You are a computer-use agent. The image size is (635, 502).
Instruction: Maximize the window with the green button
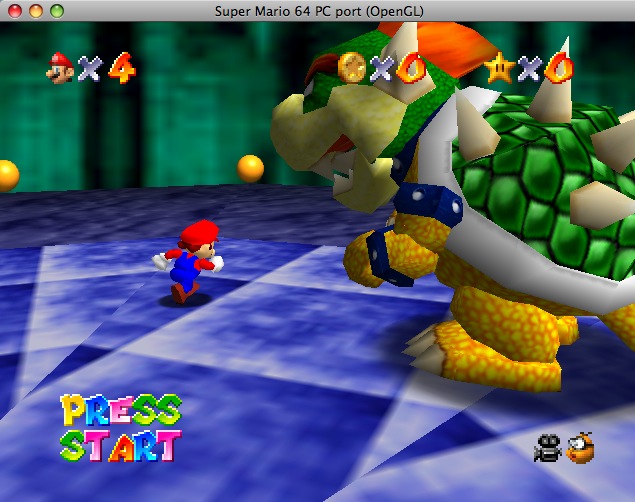point(57,10)
